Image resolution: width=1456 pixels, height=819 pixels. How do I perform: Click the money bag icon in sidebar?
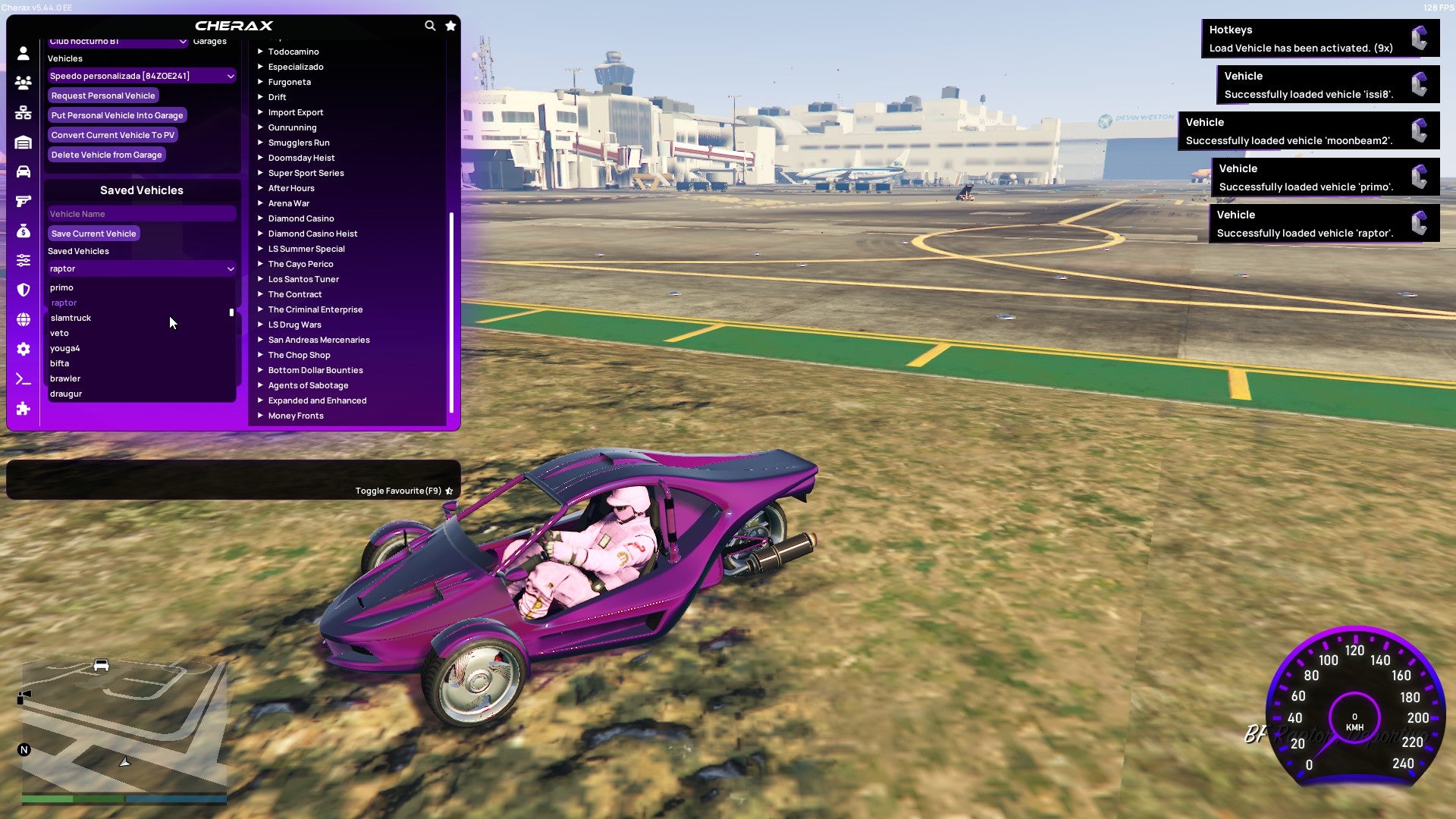click(x=23, y=230)
